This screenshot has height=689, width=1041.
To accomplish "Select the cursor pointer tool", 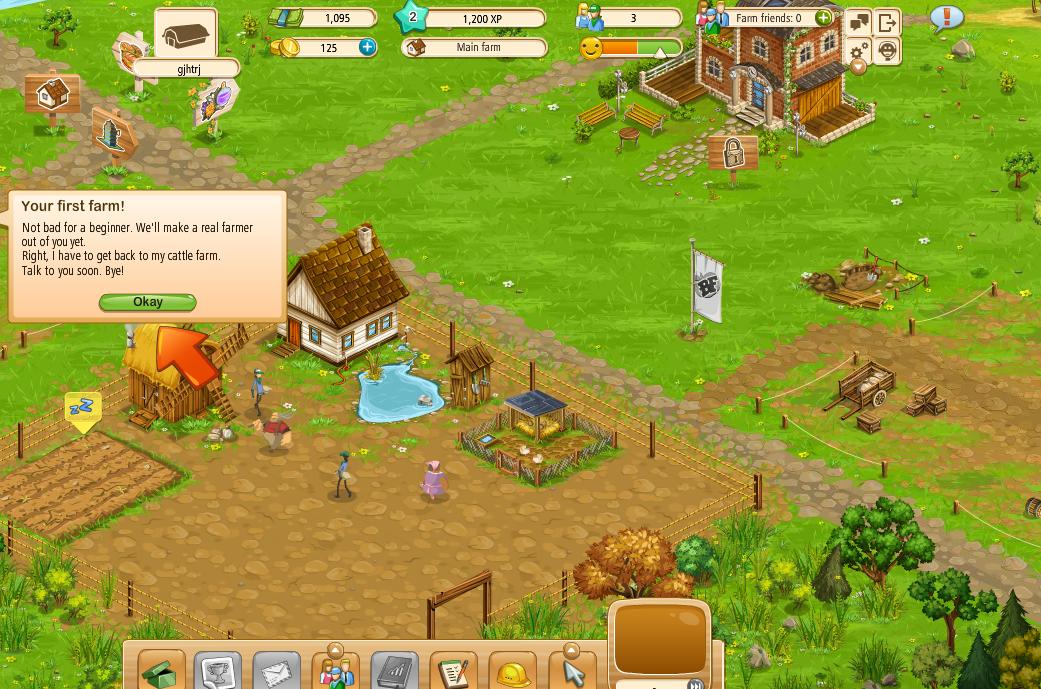I will pyautogui.click(x=572, y=672).
